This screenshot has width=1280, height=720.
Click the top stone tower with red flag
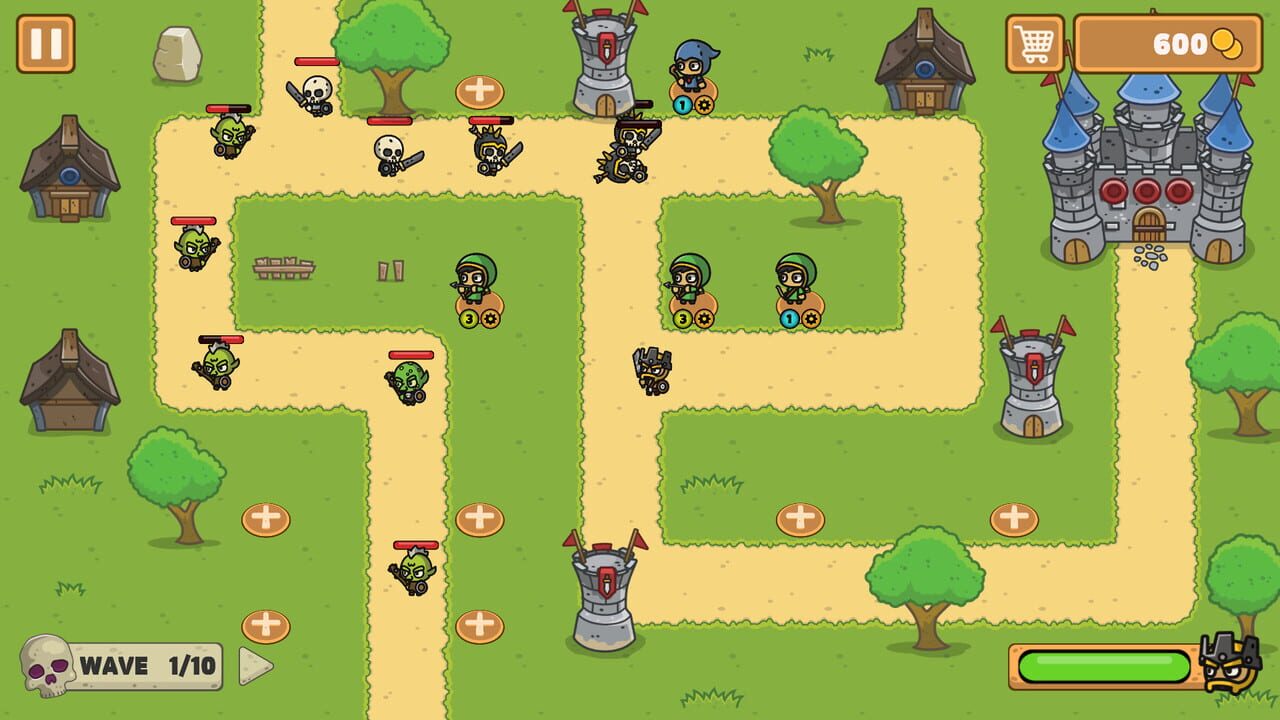coord(604,60)
